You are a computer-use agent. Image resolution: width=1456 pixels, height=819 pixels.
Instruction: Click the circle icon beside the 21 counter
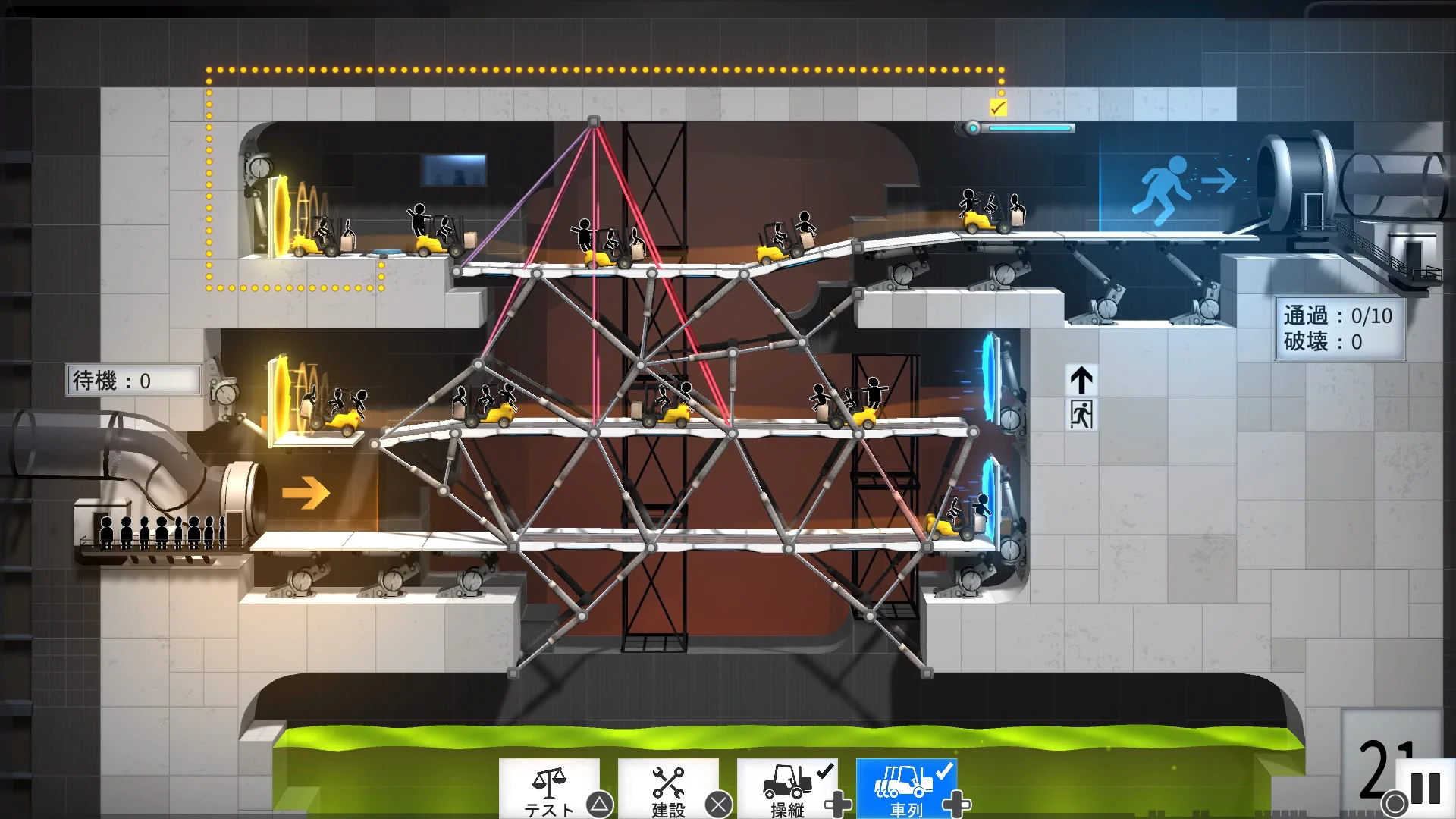point(1394,801)
